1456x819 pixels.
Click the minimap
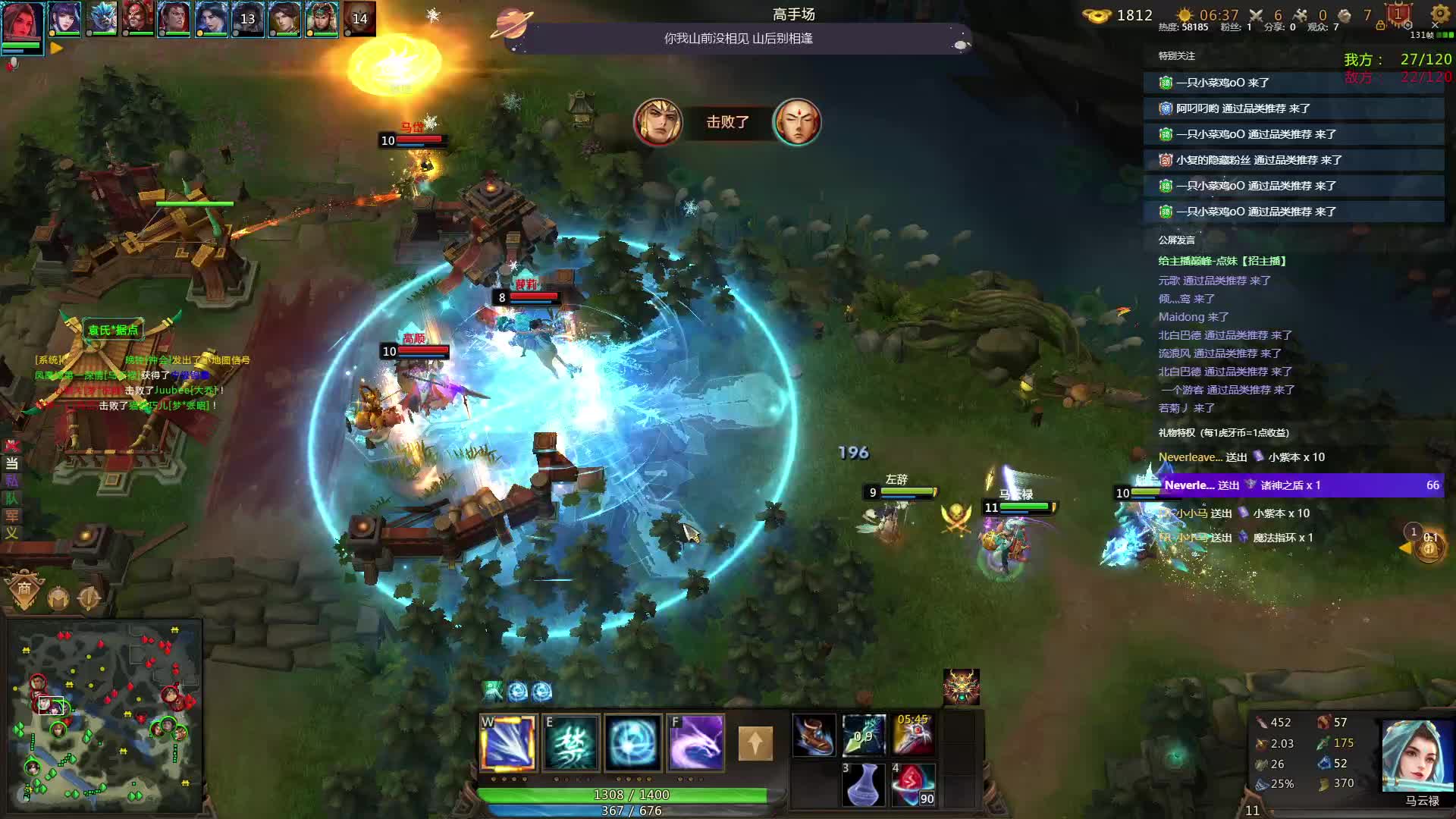coord(105,713)
